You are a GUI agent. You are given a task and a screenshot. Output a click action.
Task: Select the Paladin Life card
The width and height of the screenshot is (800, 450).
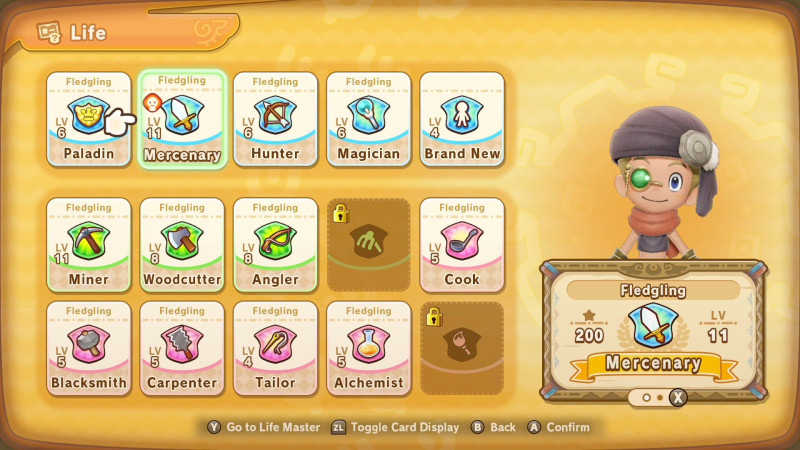click(88, 118)
